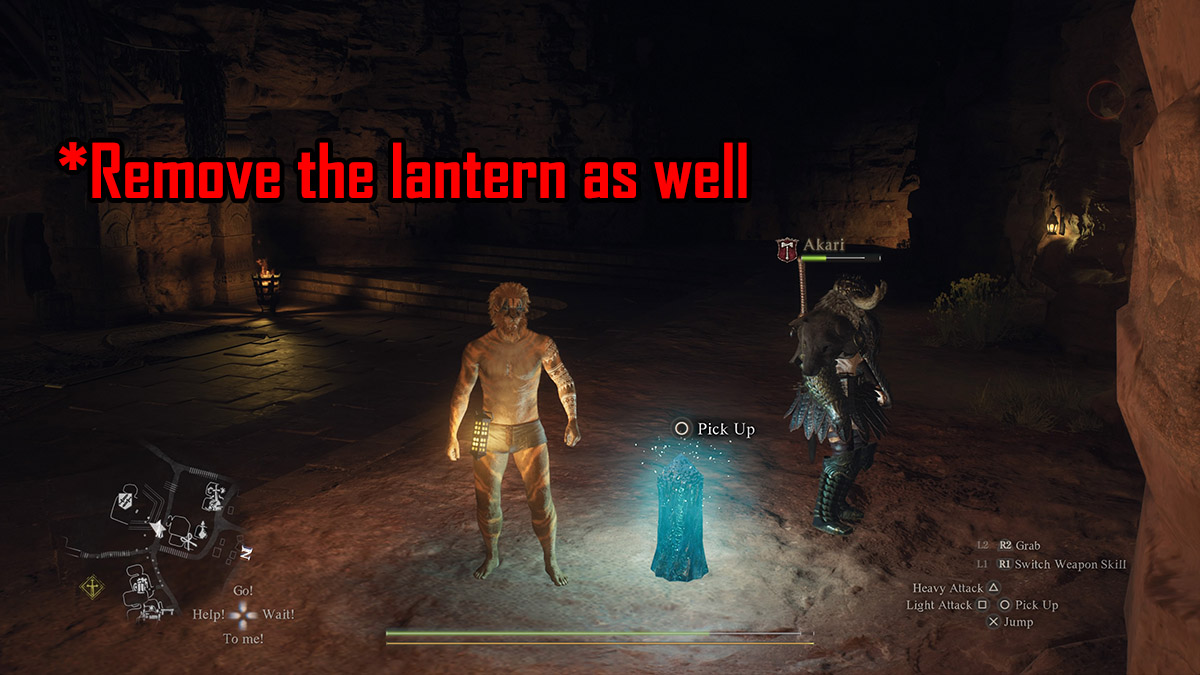This screenshot has height=675, width=1200.
Task: Select the white player arrow on minimap
Action: click(156, 525)
